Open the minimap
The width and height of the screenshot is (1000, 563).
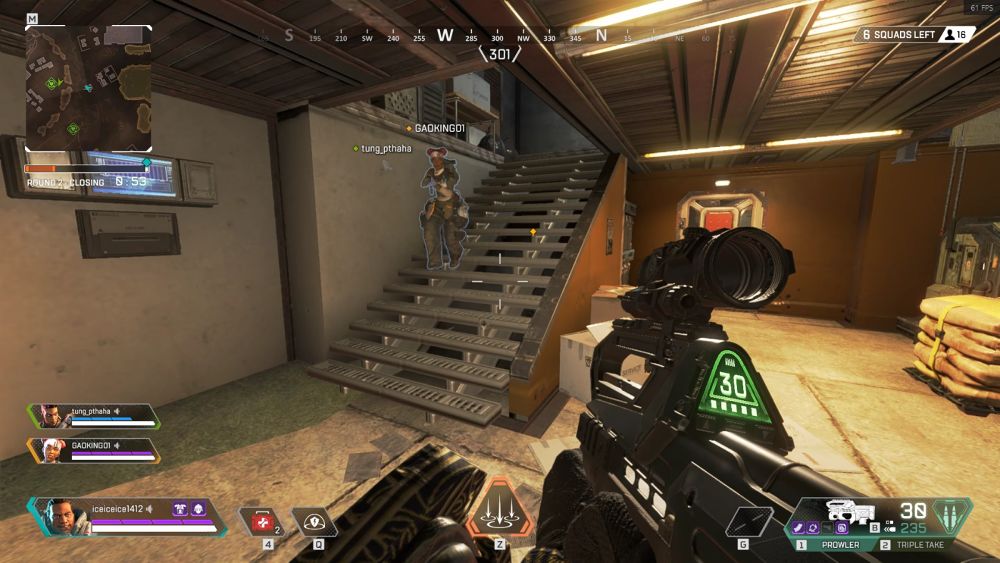[88, 88]
